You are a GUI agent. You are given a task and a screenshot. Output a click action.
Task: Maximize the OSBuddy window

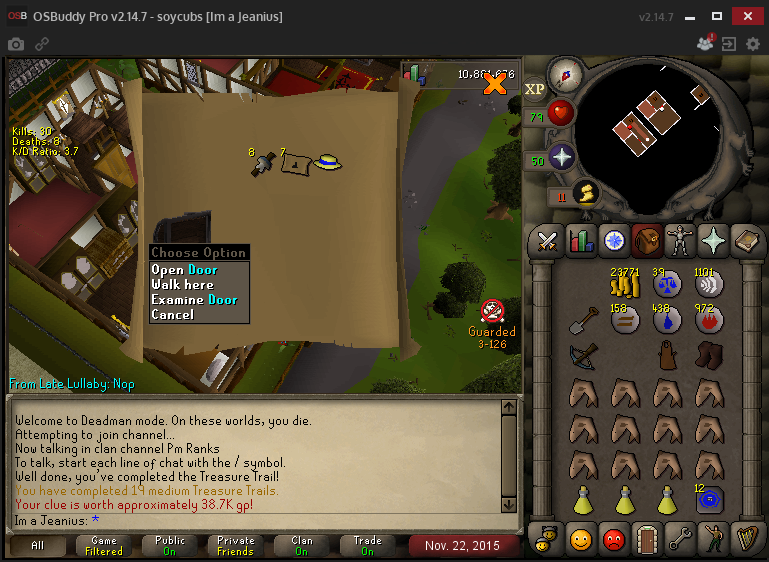pos(716,16)
